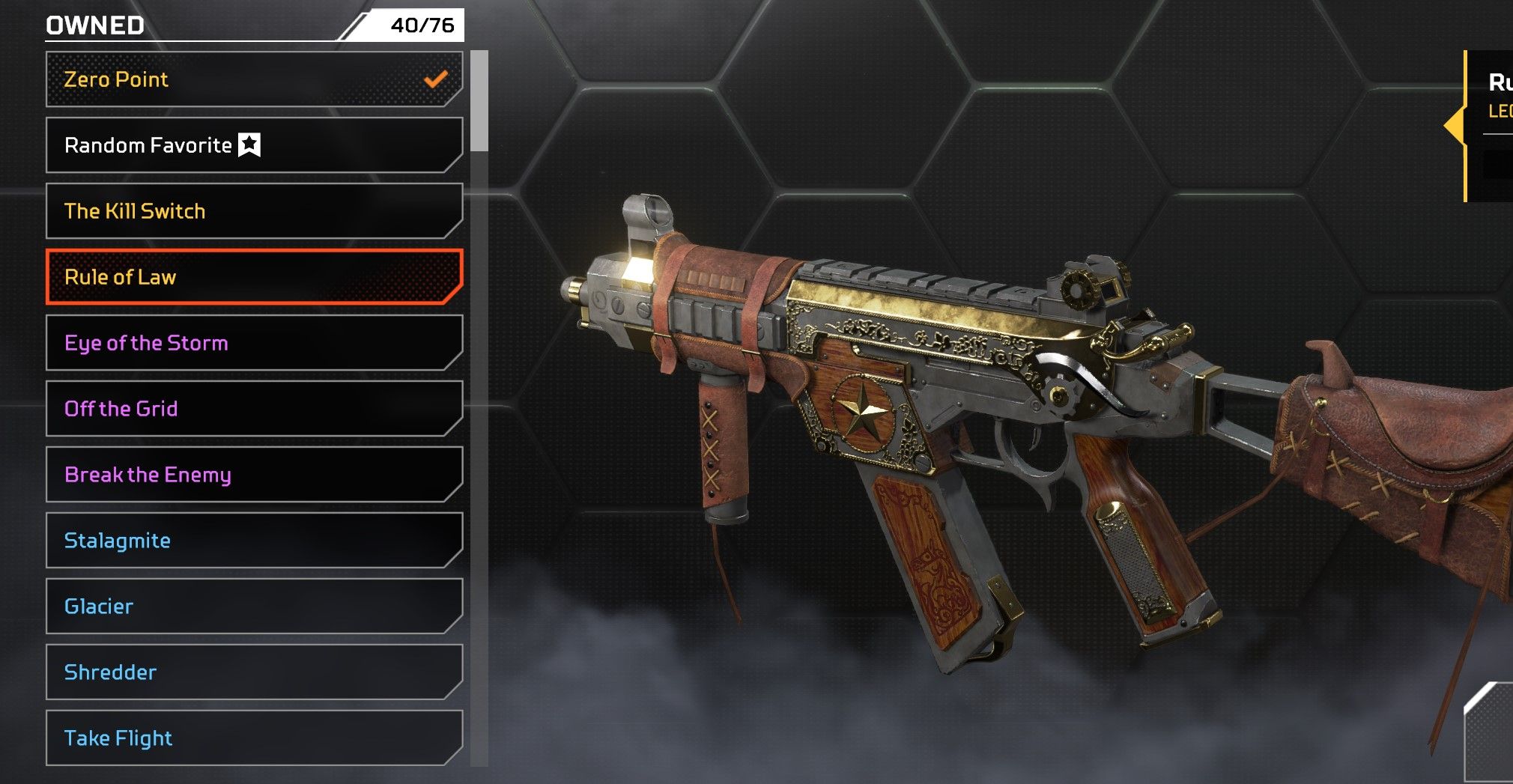Screen dimensions: 1513x784
Task: Select the Zero Point skin
Action: pos(254,79)
